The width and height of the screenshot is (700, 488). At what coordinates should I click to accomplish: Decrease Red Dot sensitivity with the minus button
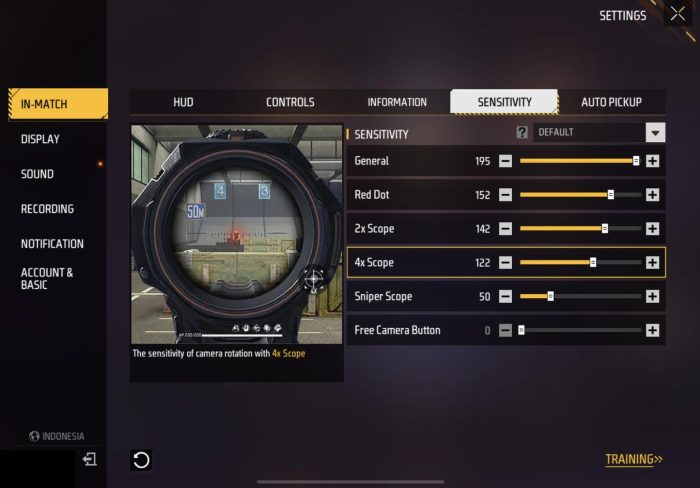pos(505,195)
